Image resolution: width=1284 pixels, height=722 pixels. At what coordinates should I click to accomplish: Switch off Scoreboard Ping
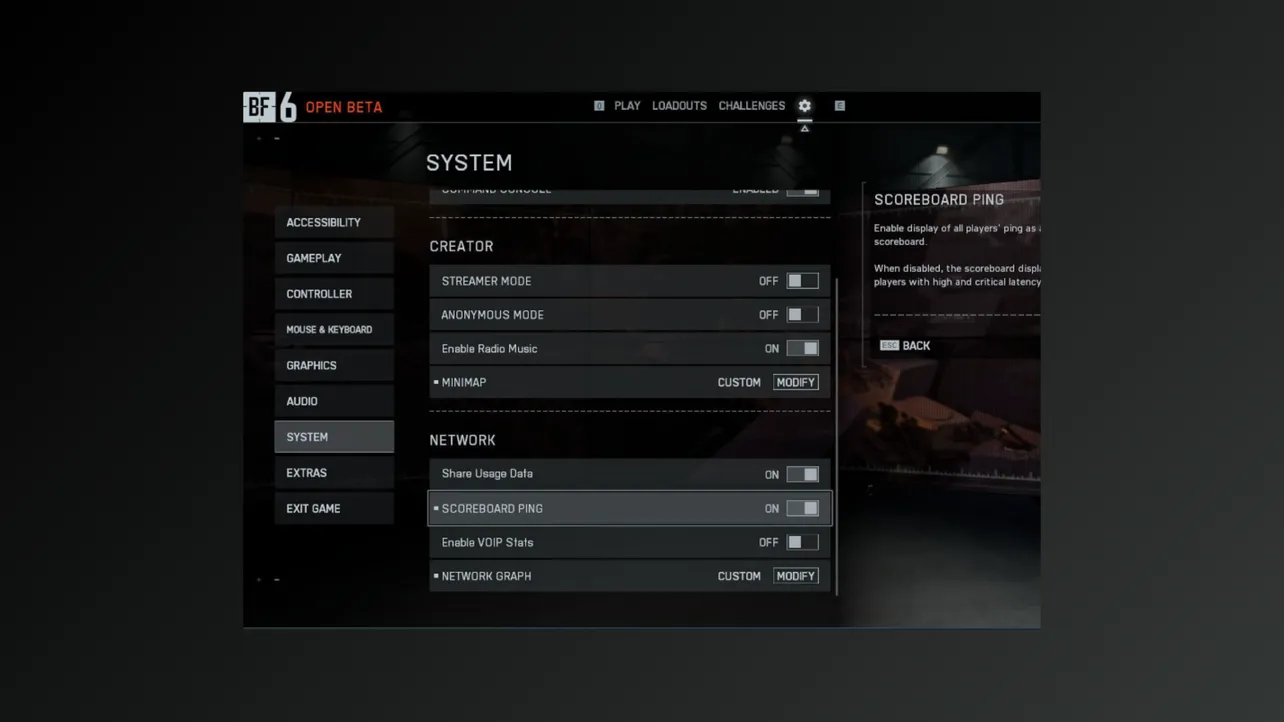coord(802,508)
